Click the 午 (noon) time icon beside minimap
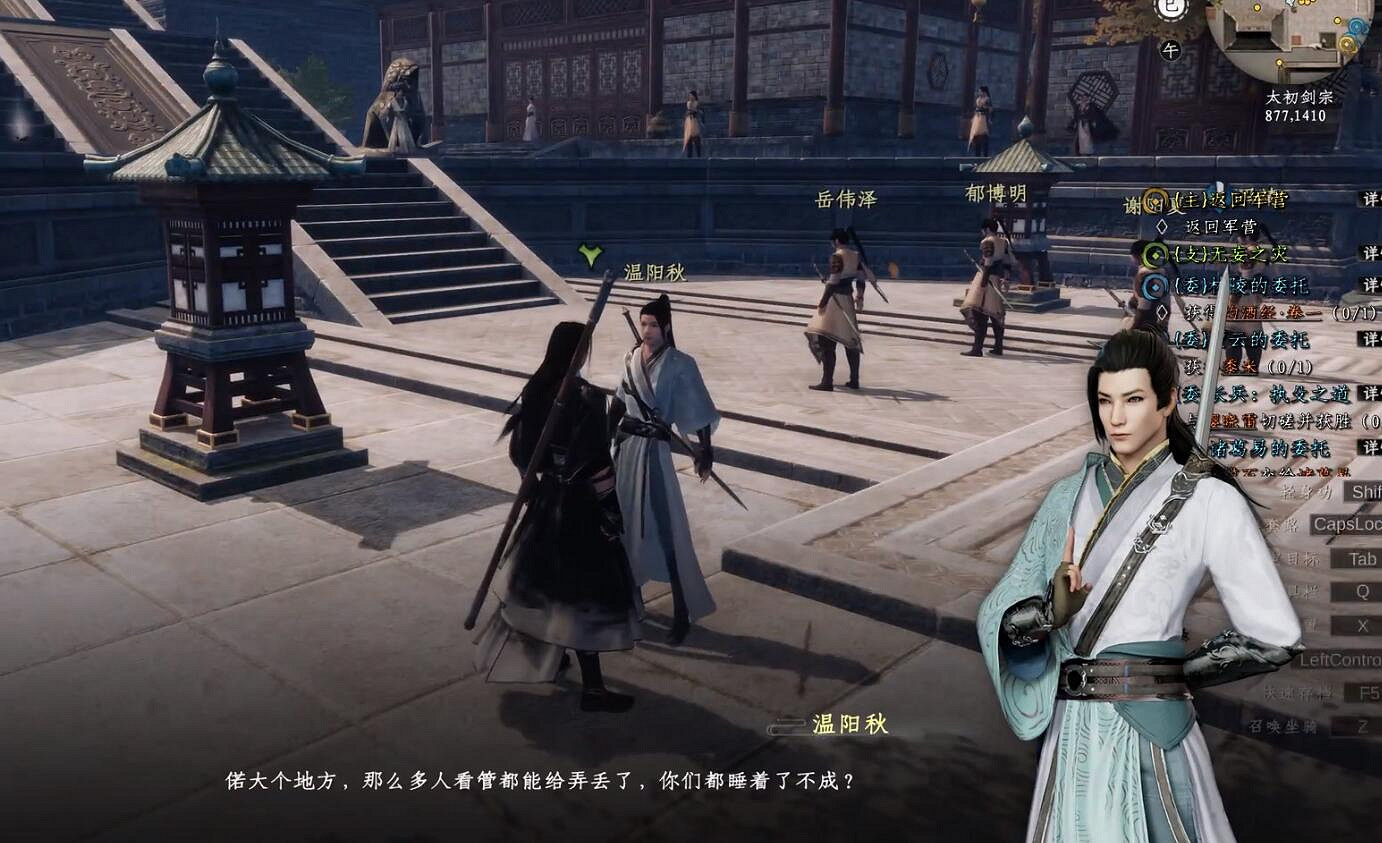This screenshot has width=1382, height=843. 1171,51
